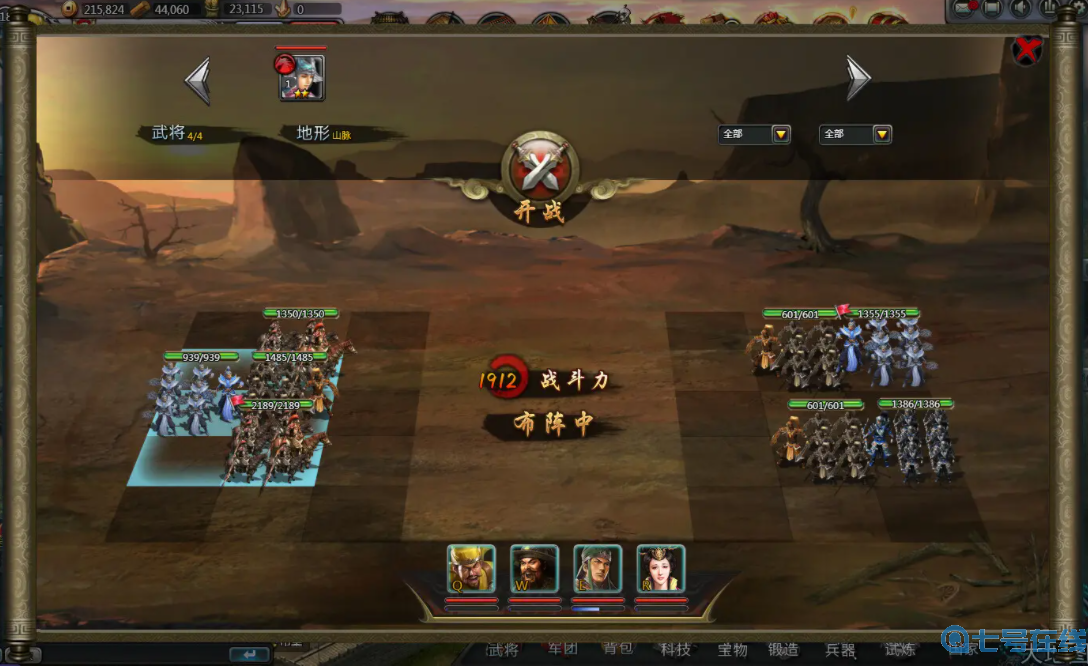
Task: Select the general portrait thumbnail at the top
Action: pos(302,78)
